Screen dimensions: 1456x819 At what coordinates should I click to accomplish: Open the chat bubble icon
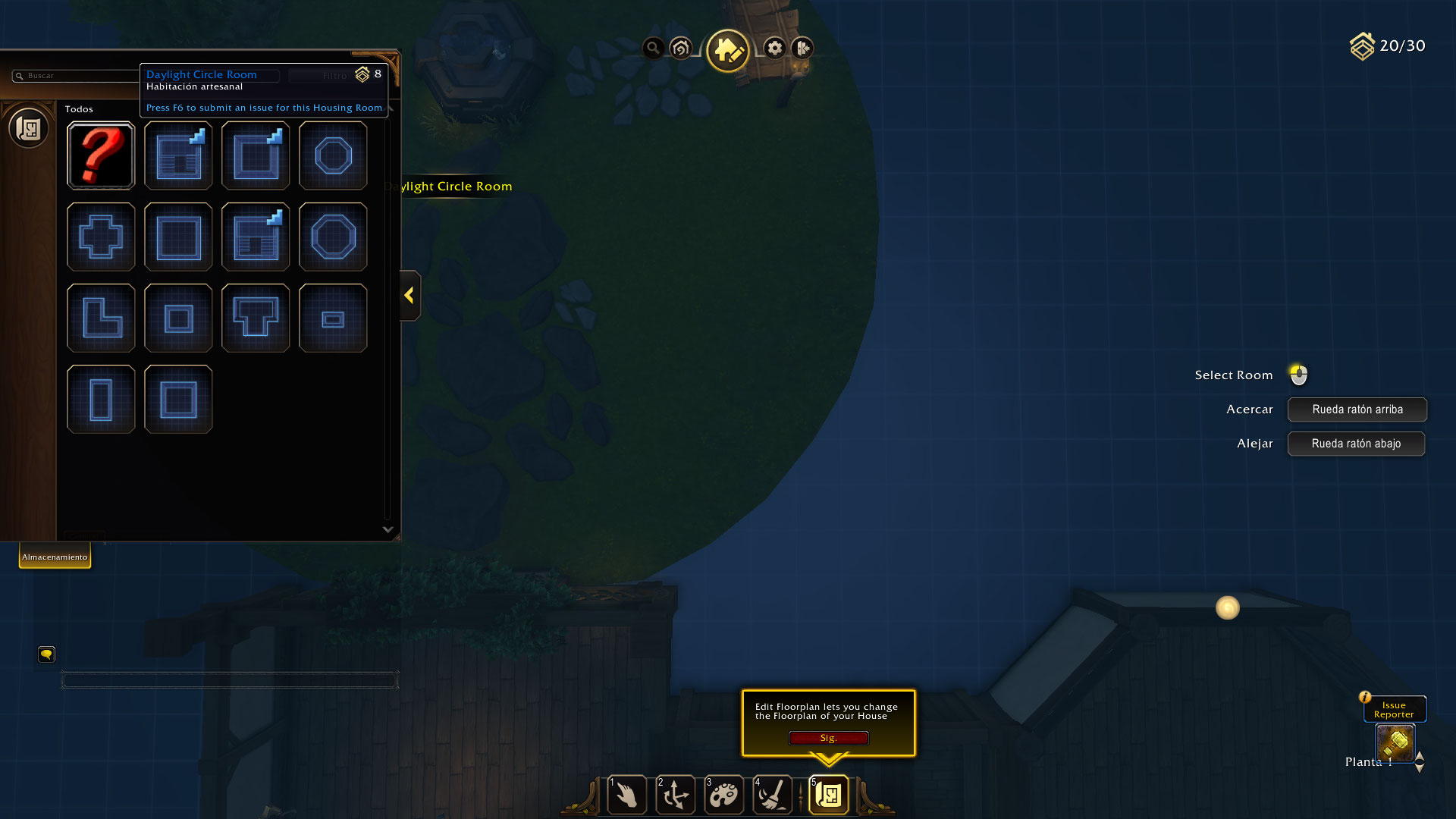point(46,654)
